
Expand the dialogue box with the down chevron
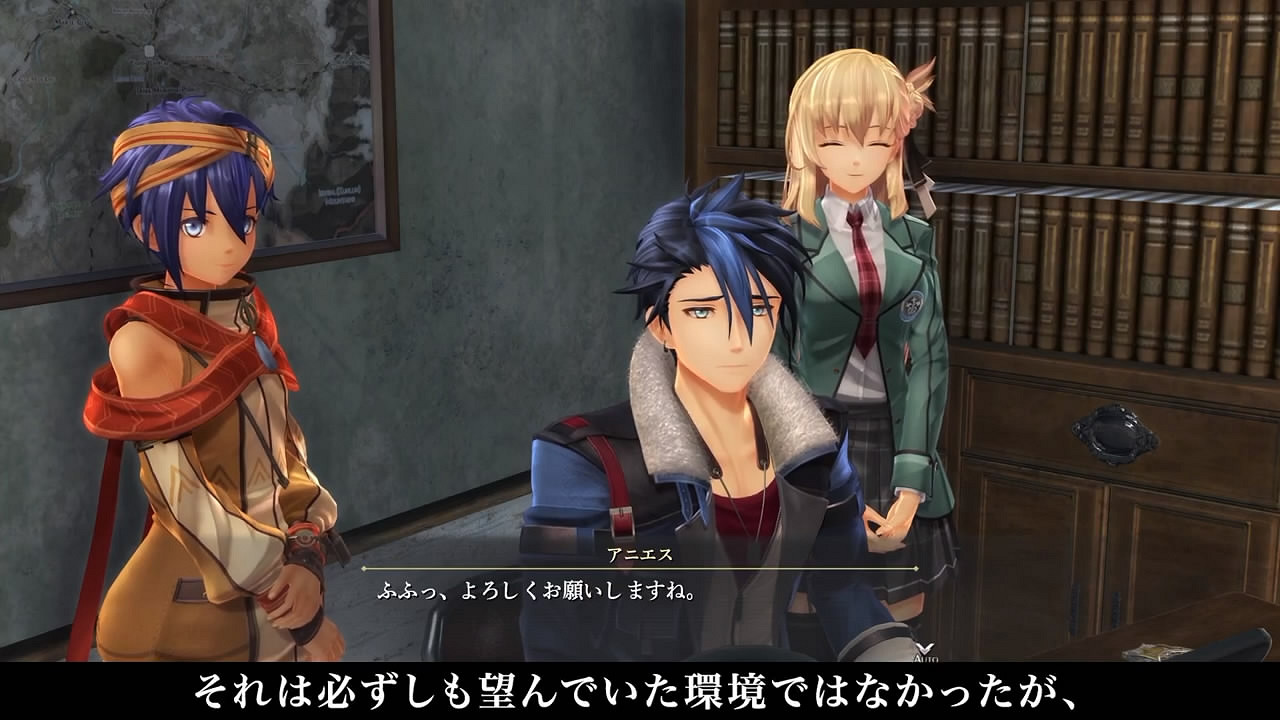(x=923, y=645)
